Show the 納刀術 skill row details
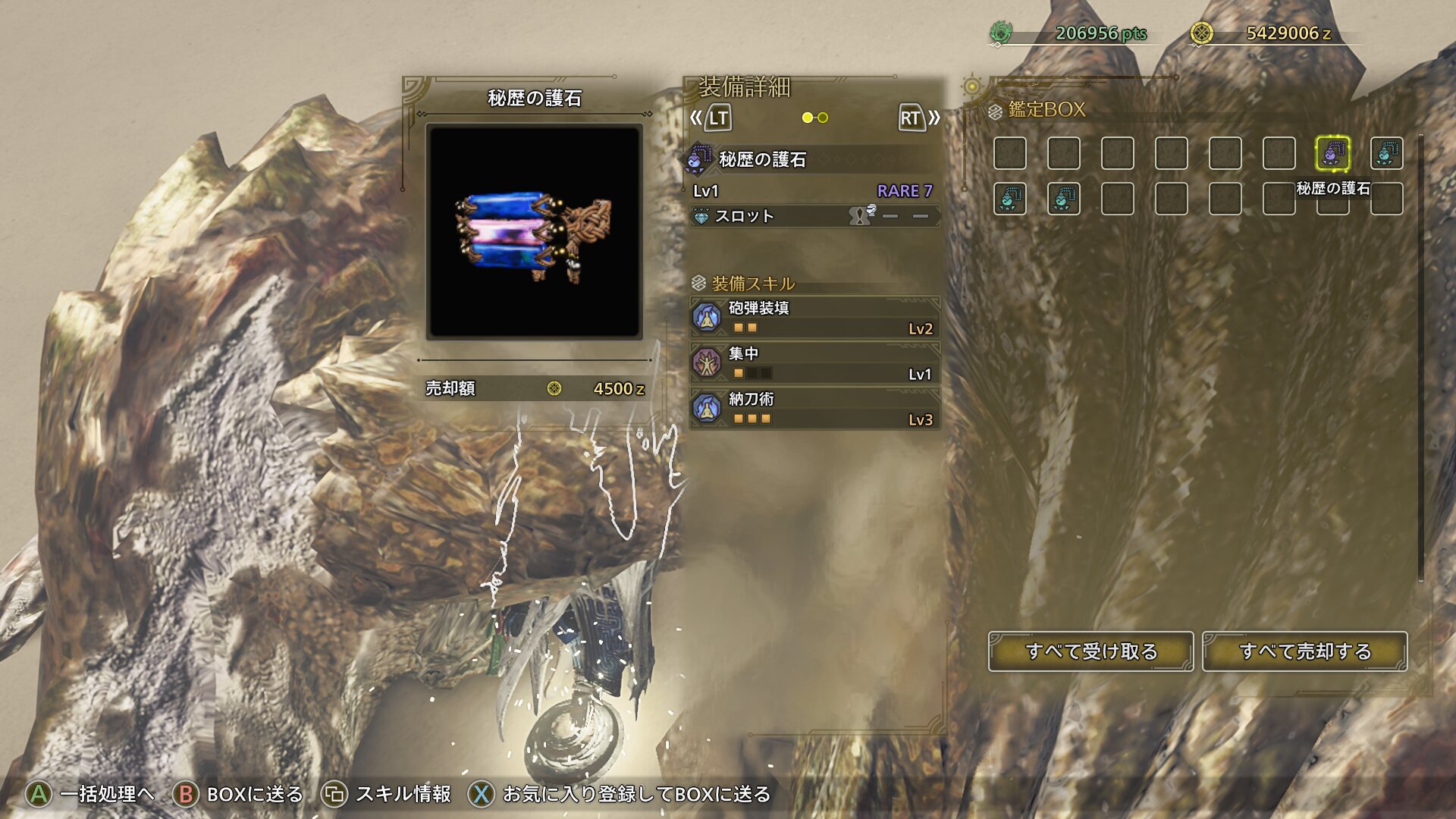 (x=814, y=408)
